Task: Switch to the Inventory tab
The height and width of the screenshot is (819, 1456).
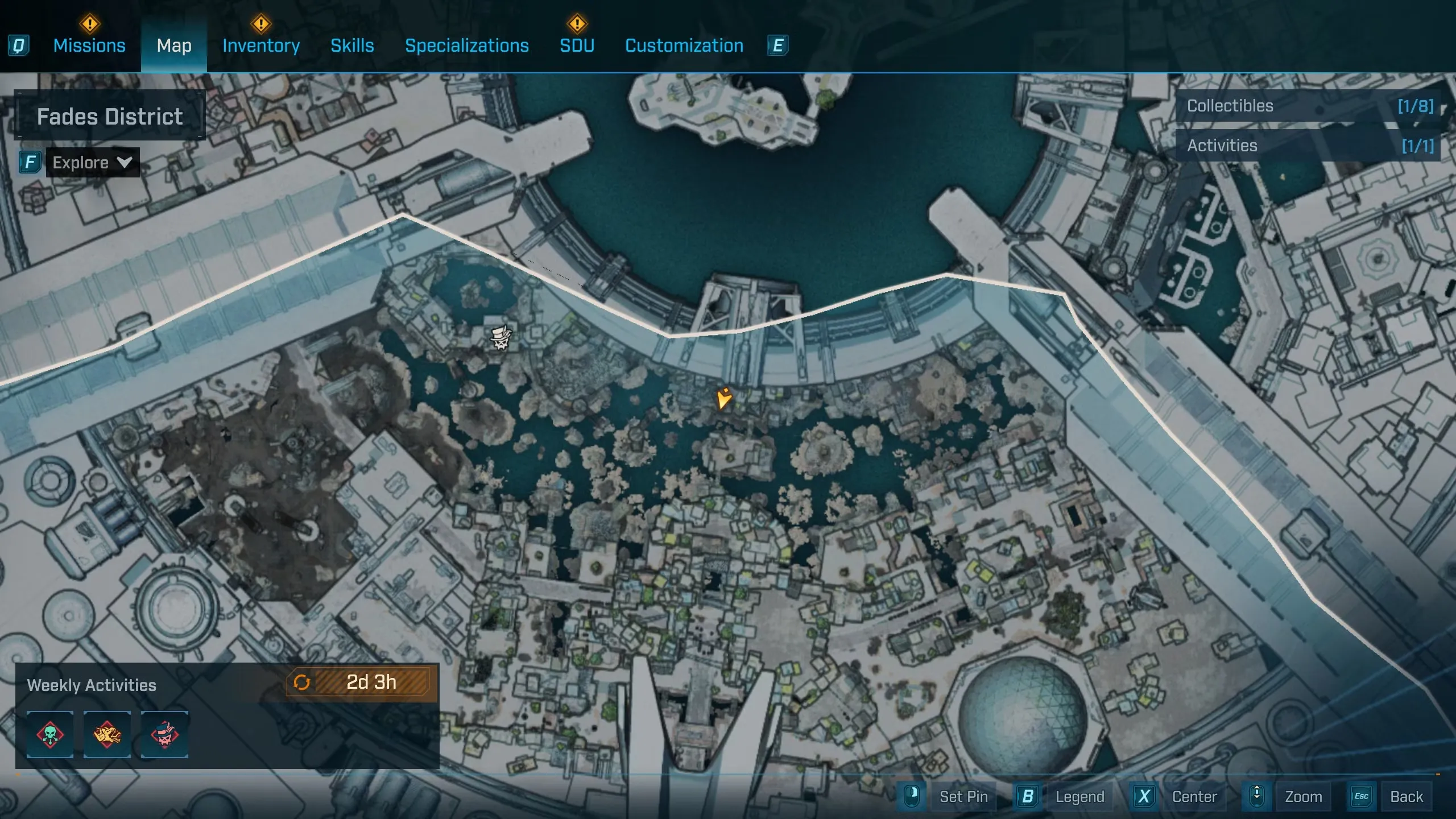Action: click(261, 45)
